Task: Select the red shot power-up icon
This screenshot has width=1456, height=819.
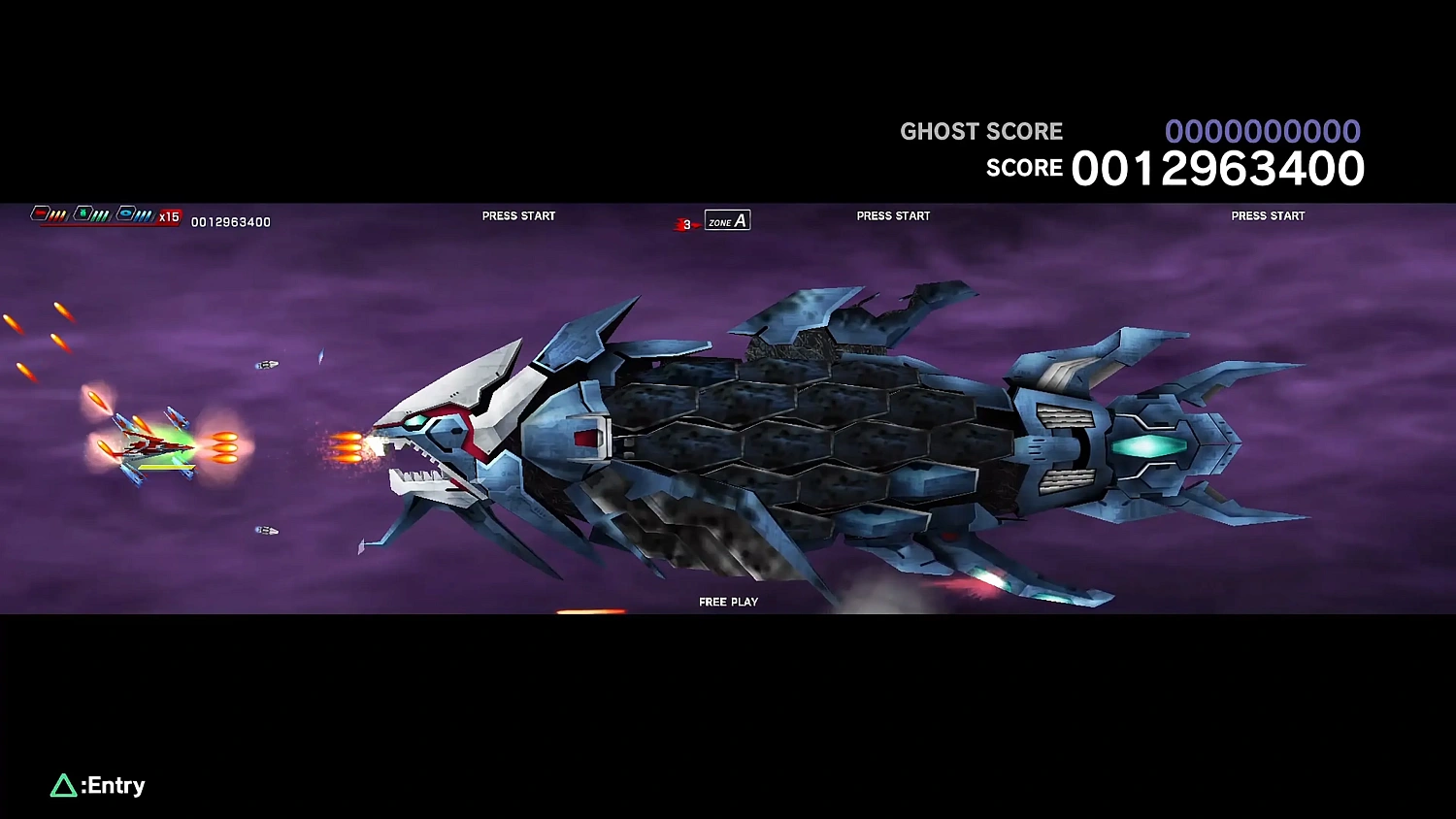Action: 41,213
